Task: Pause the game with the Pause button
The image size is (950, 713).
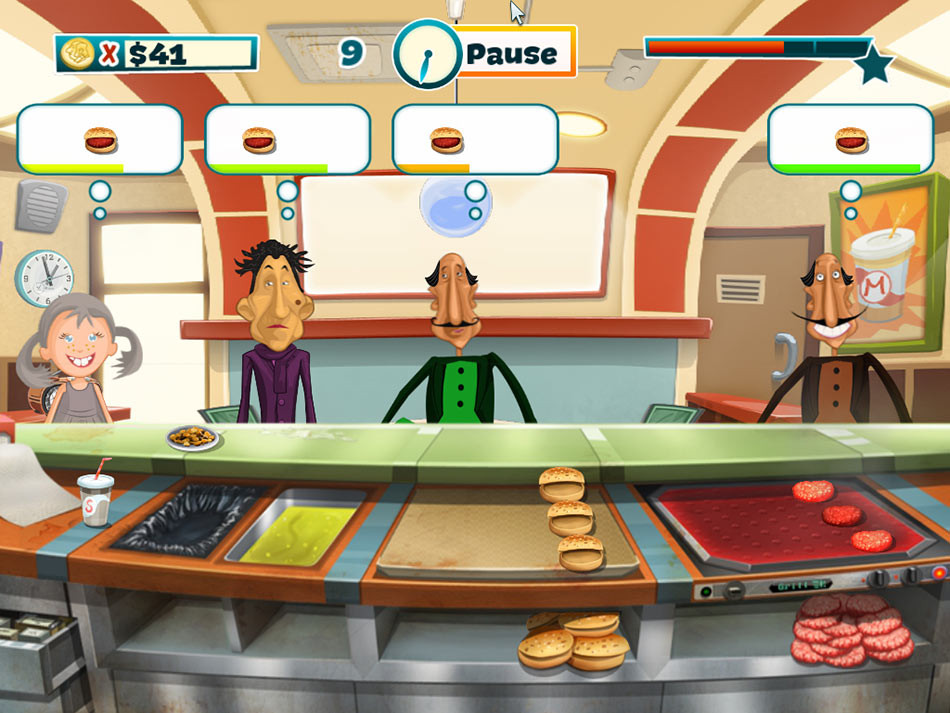Action: [x=512, y=53]
